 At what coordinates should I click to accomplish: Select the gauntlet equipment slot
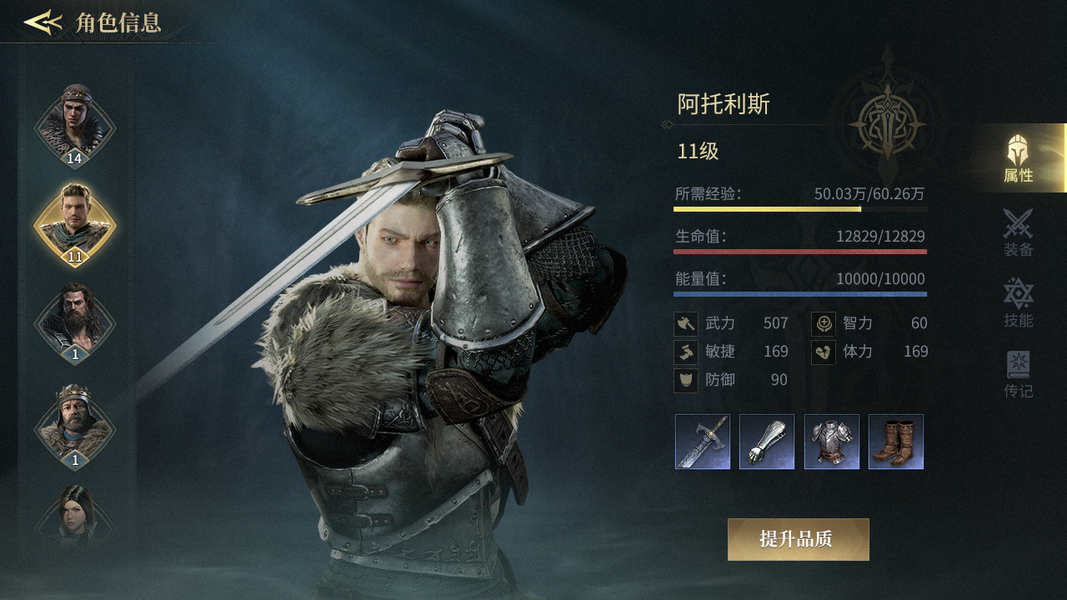[x=767, y=442]
